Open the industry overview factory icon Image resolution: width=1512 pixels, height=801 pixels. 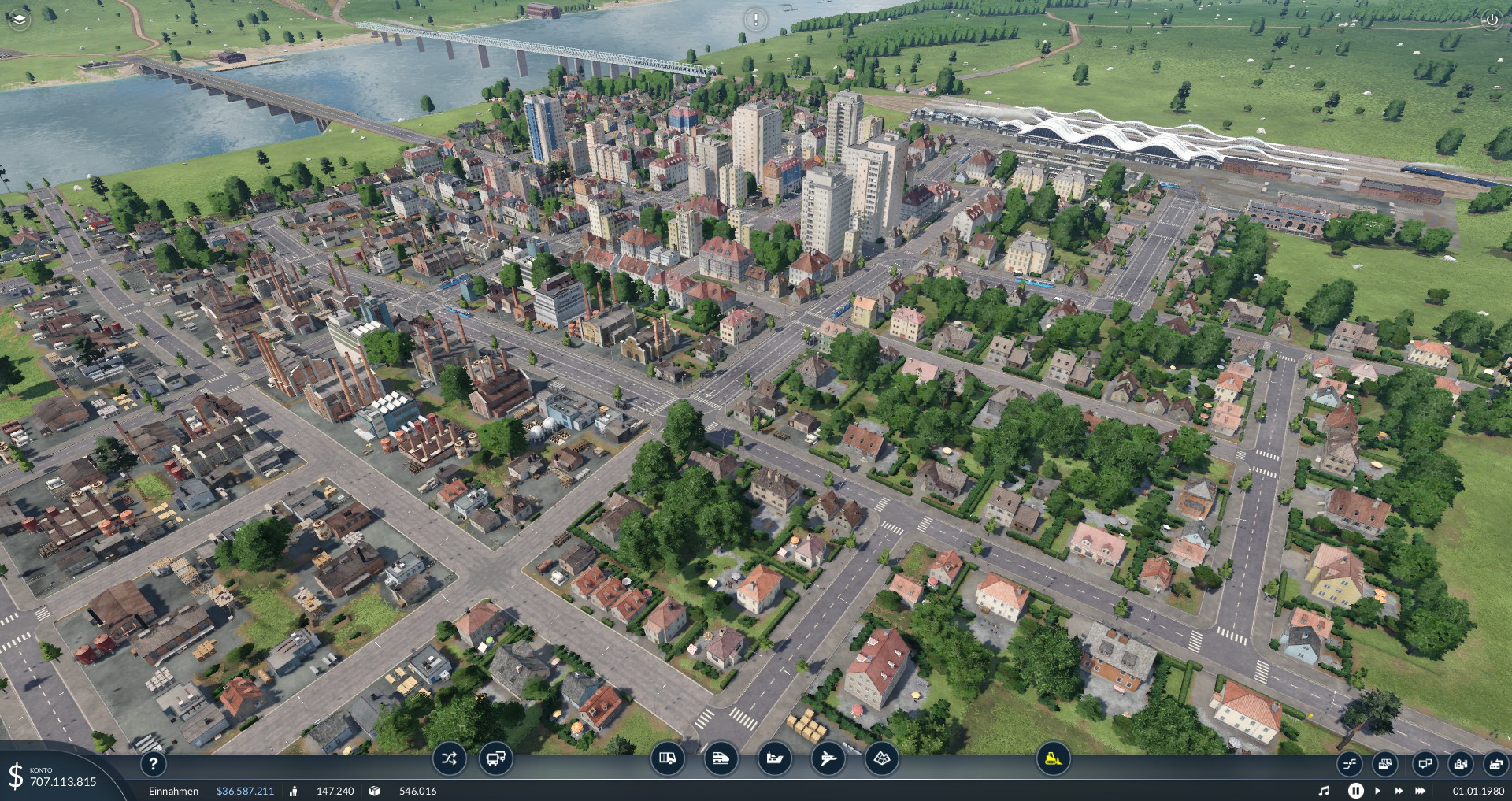pos(1495,763)
